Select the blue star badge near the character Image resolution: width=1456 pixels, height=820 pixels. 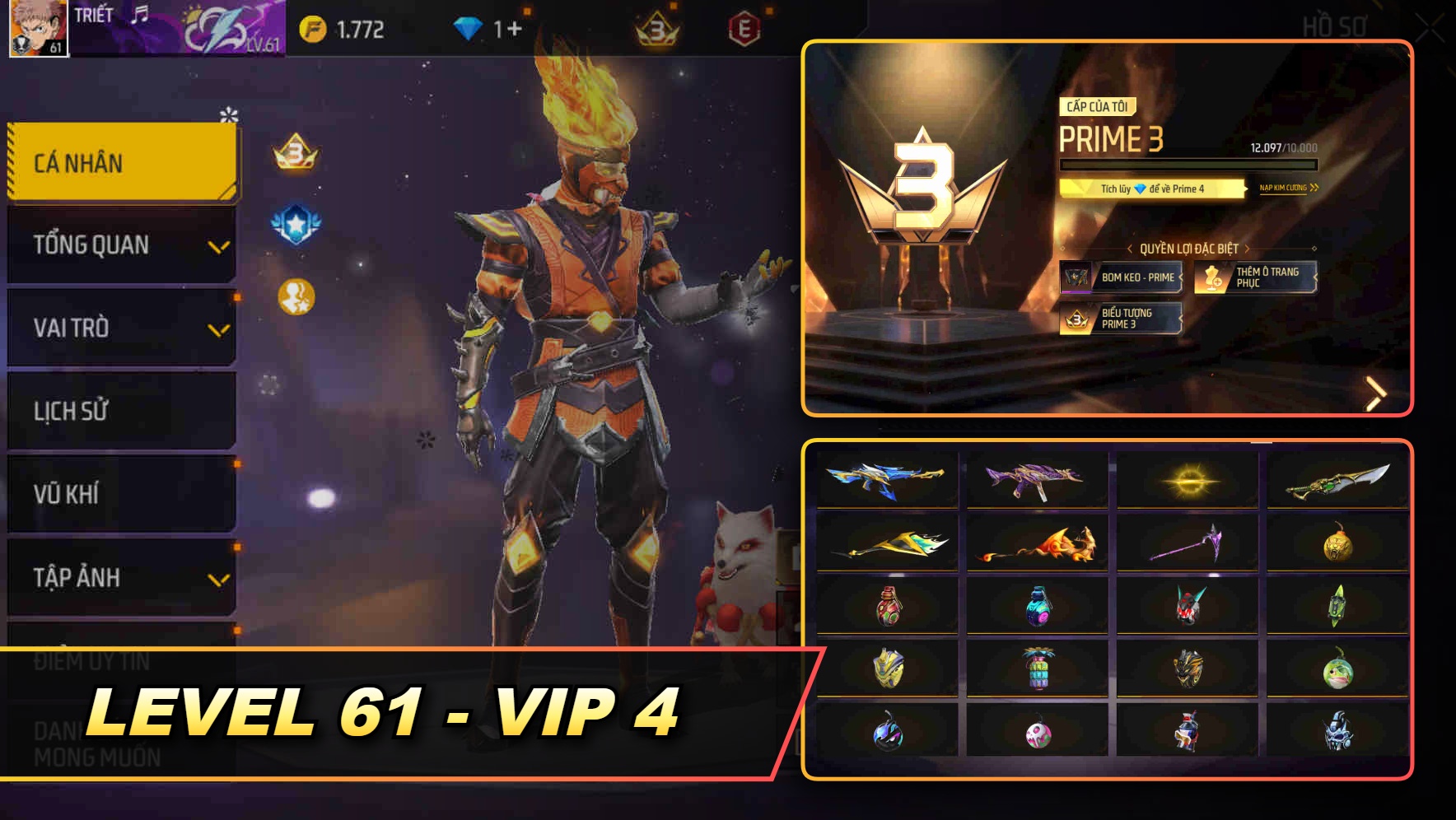294,219
